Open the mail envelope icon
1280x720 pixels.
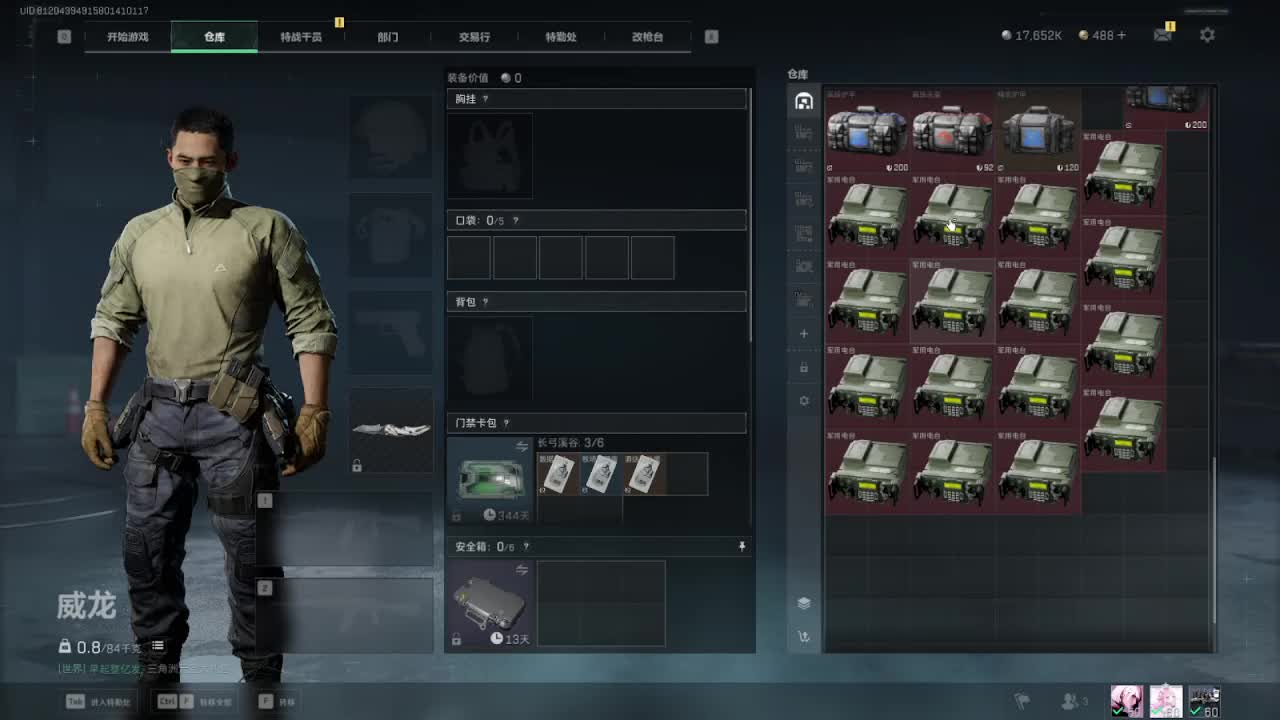(x=1162, y=35)
